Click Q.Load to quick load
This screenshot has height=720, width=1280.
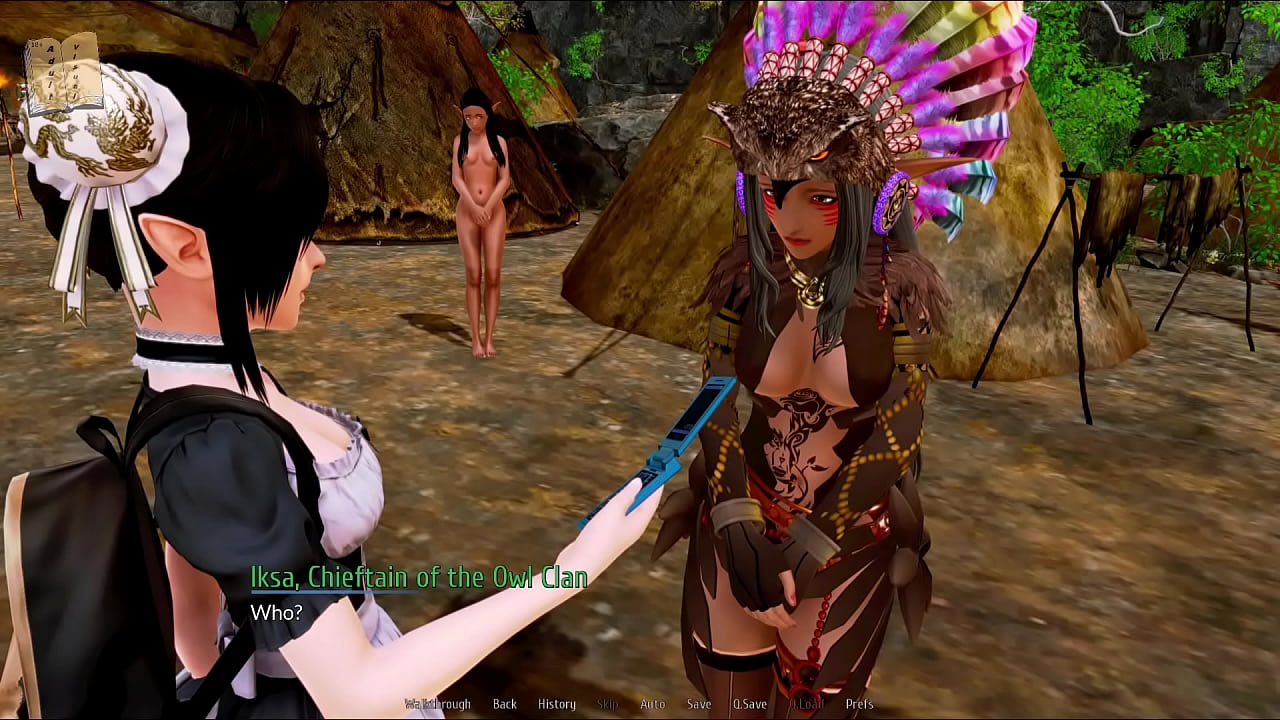tap(805, 704)
